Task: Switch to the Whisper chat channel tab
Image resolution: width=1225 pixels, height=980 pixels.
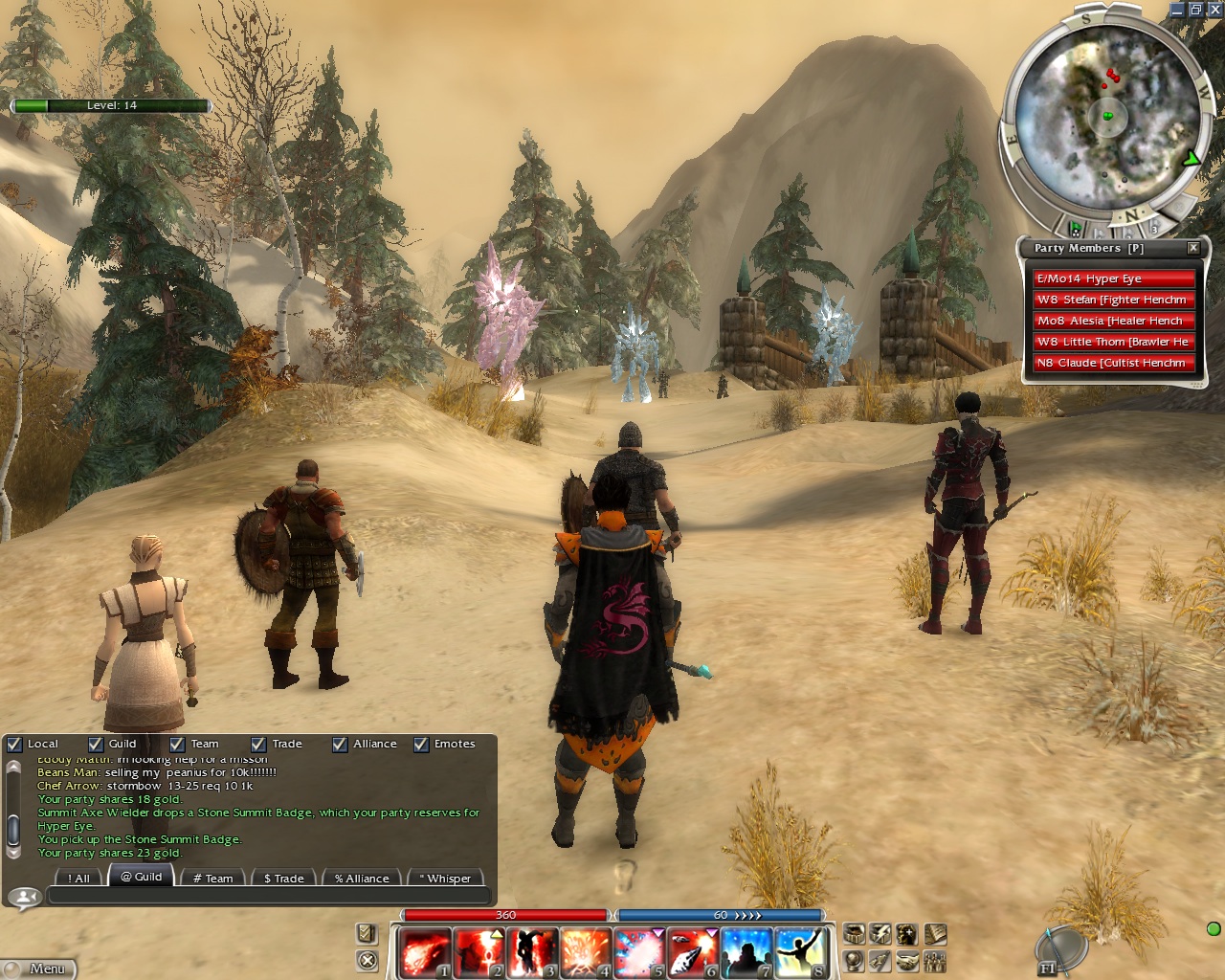Action: point(445,878)
